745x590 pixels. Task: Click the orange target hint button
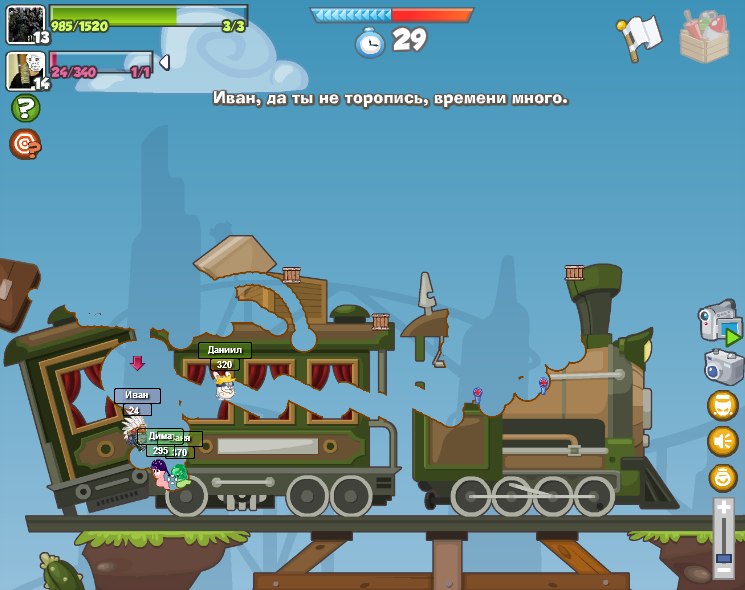click(x=25, y=144)
